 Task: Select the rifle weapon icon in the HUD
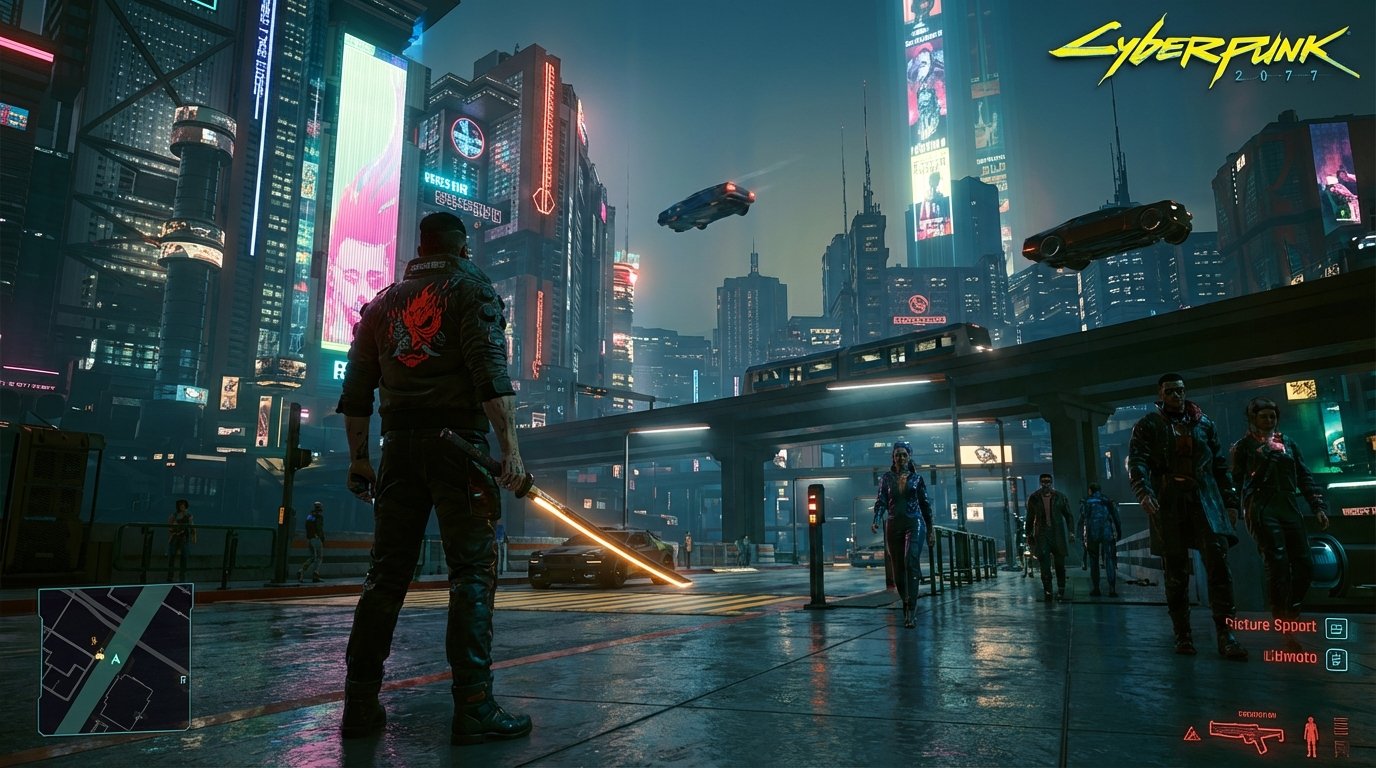(x=1246, y=733)
